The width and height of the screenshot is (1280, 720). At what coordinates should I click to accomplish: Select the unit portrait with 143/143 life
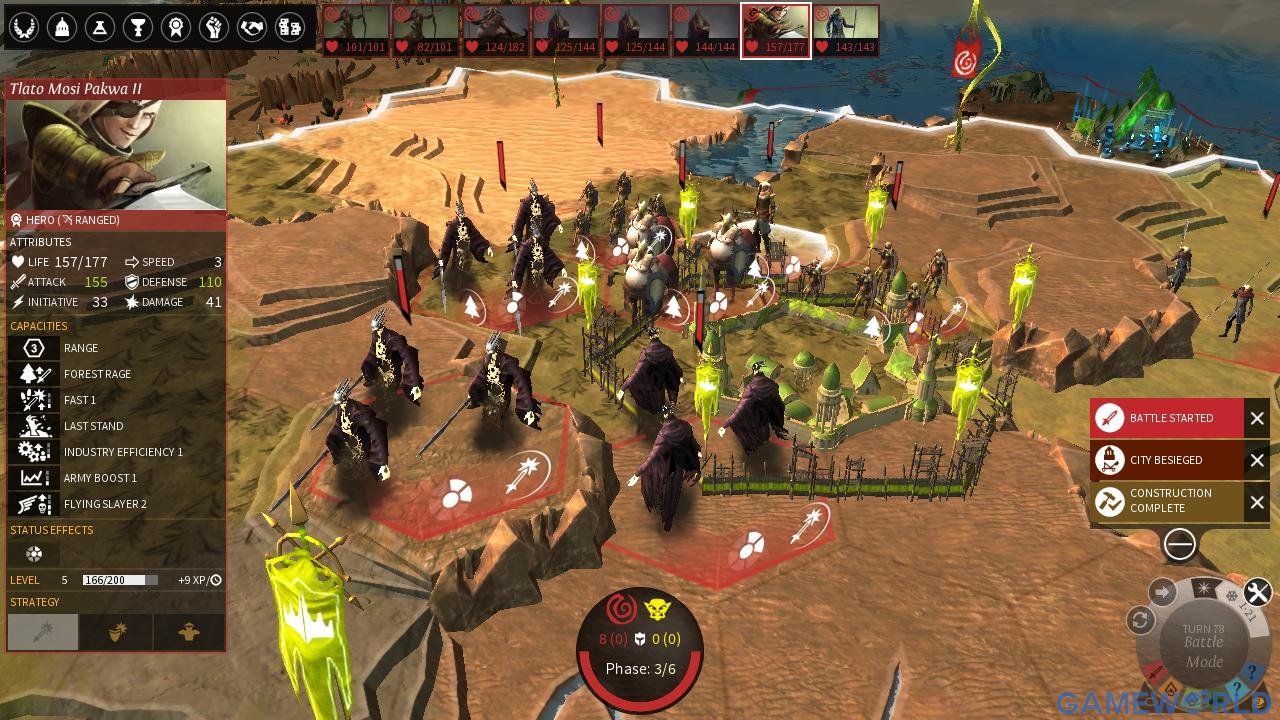[845, 31]
